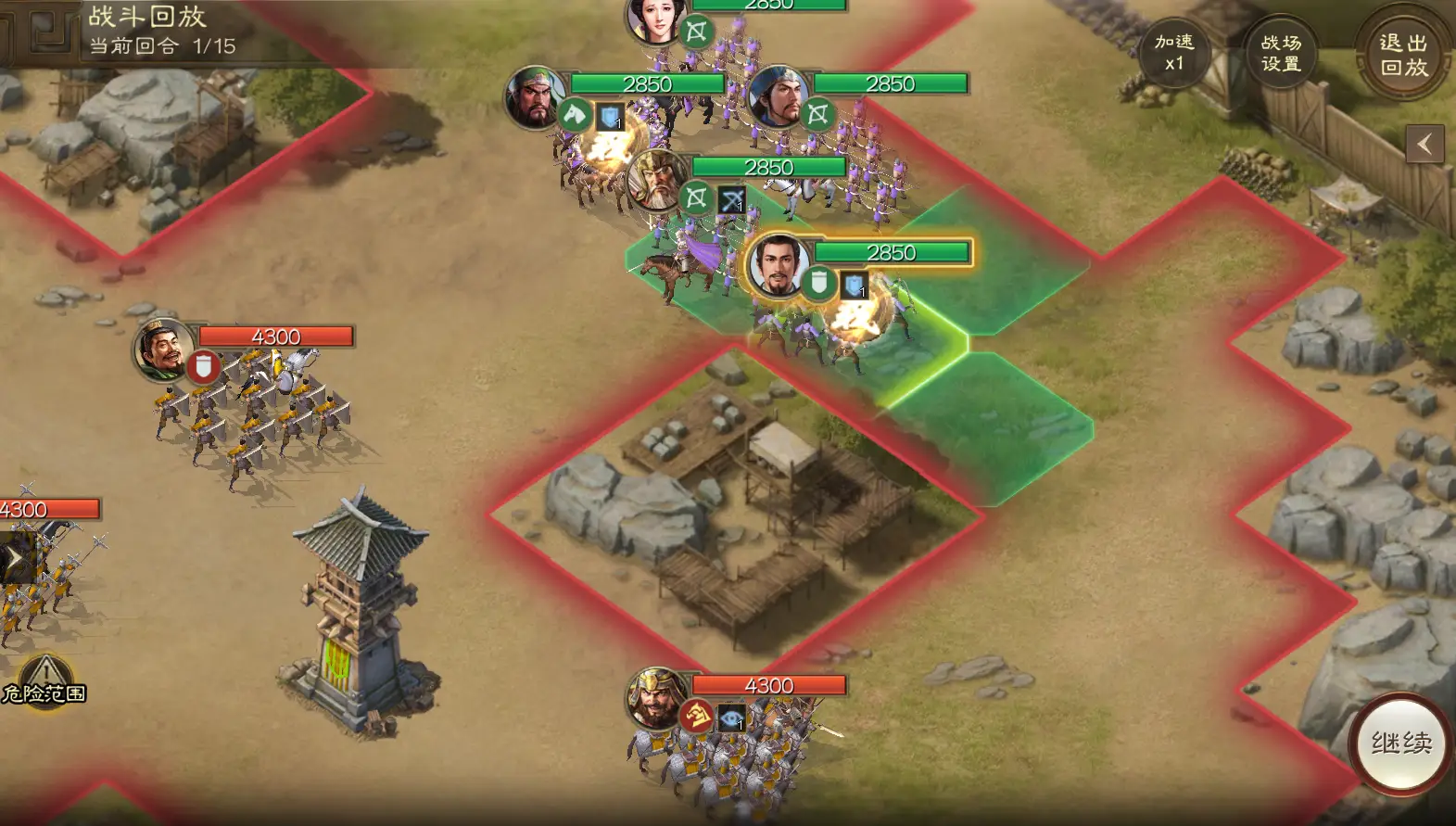Toggle the 加速 x1 speed button
The width and height of the screenshot is (1456, 826).
(x=1174, y=53)
